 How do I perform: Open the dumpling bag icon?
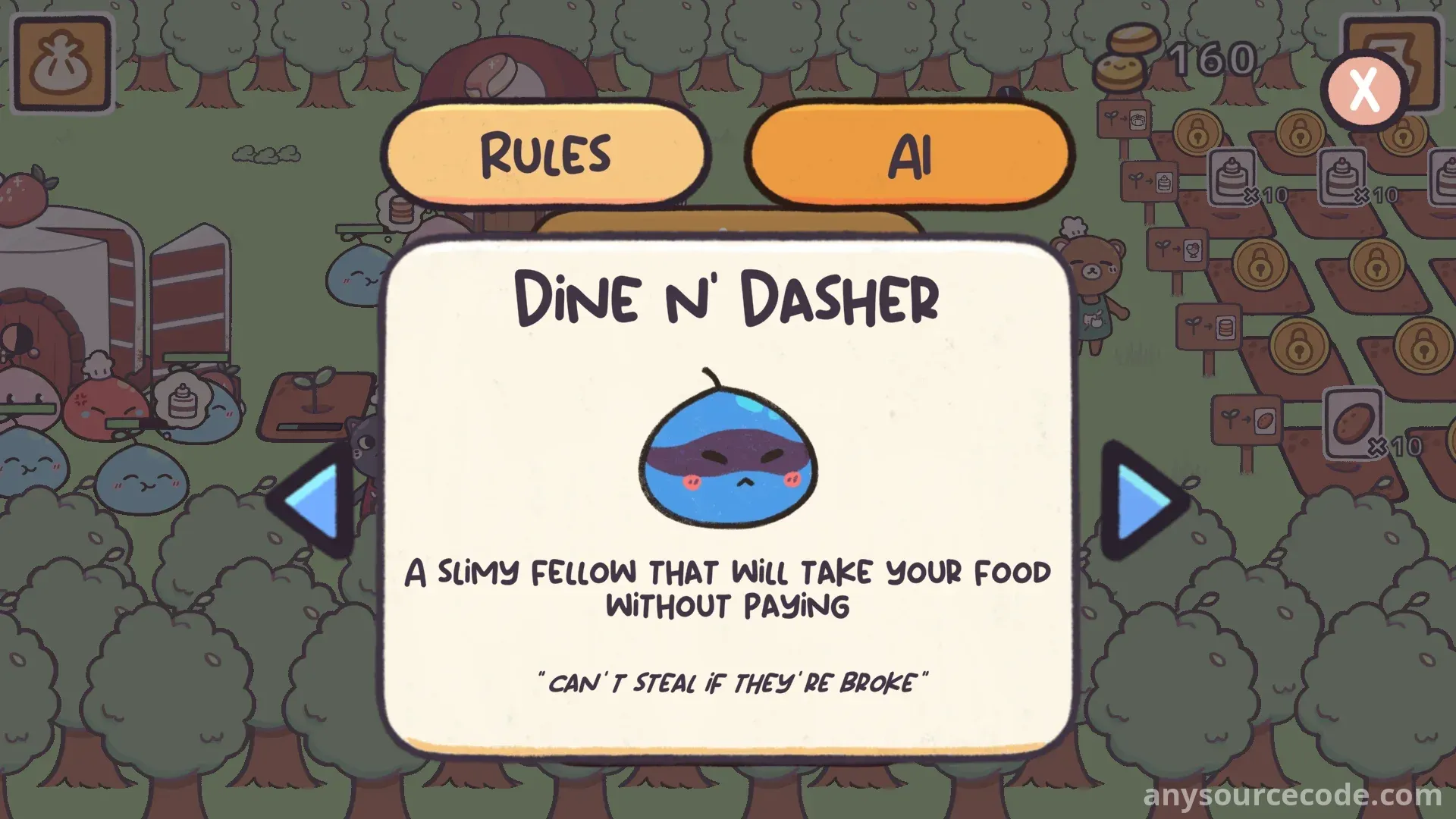point(62,64)
